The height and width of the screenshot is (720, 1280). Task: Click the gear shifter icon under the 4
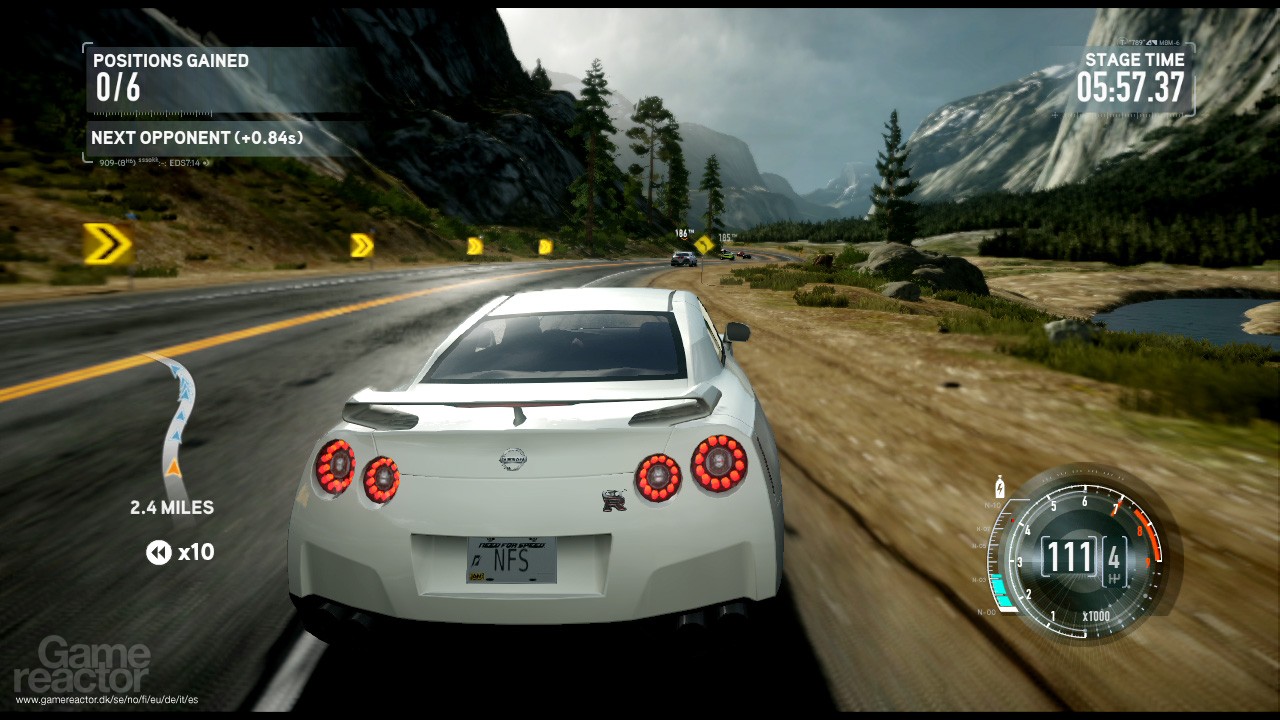[x=1114, y=577]
